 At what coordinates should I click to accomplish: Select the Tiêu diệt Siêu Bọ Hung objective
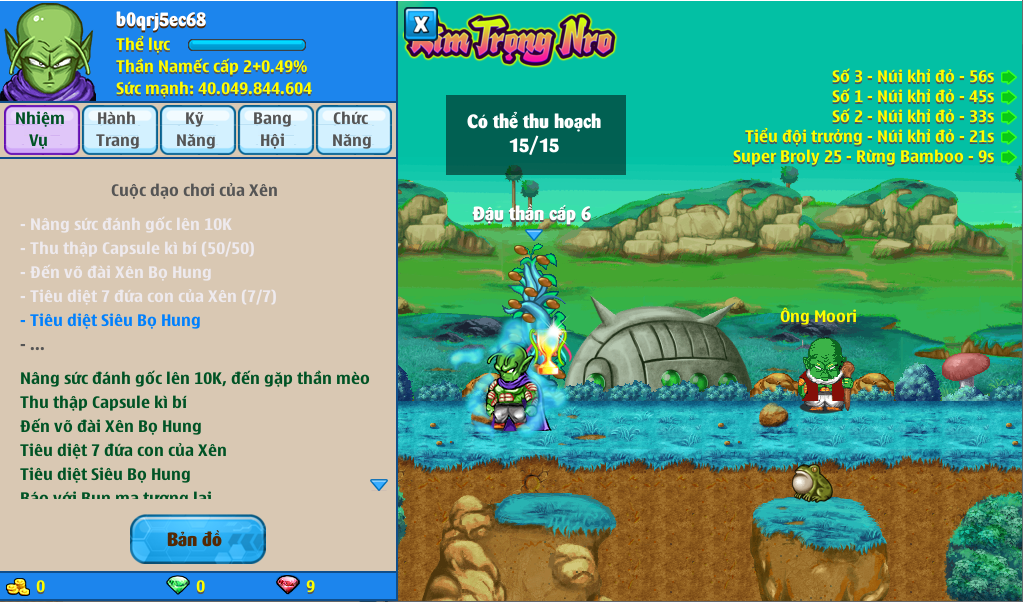coord(111,320)
